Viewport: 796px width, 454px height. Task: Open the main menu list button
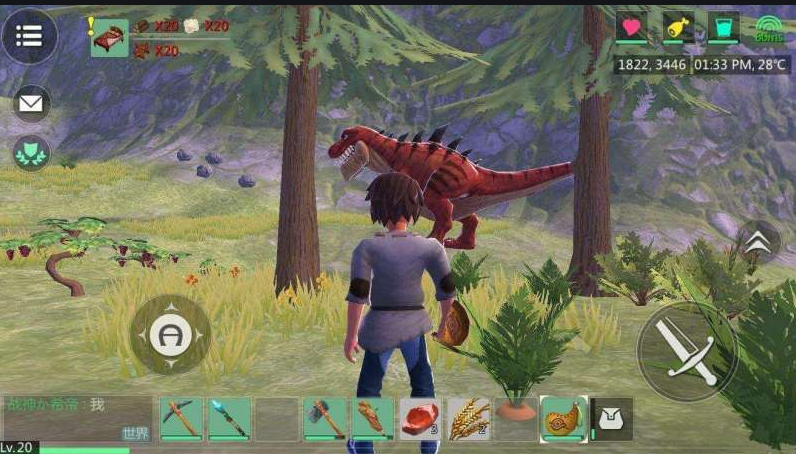[x=29, y=36]
